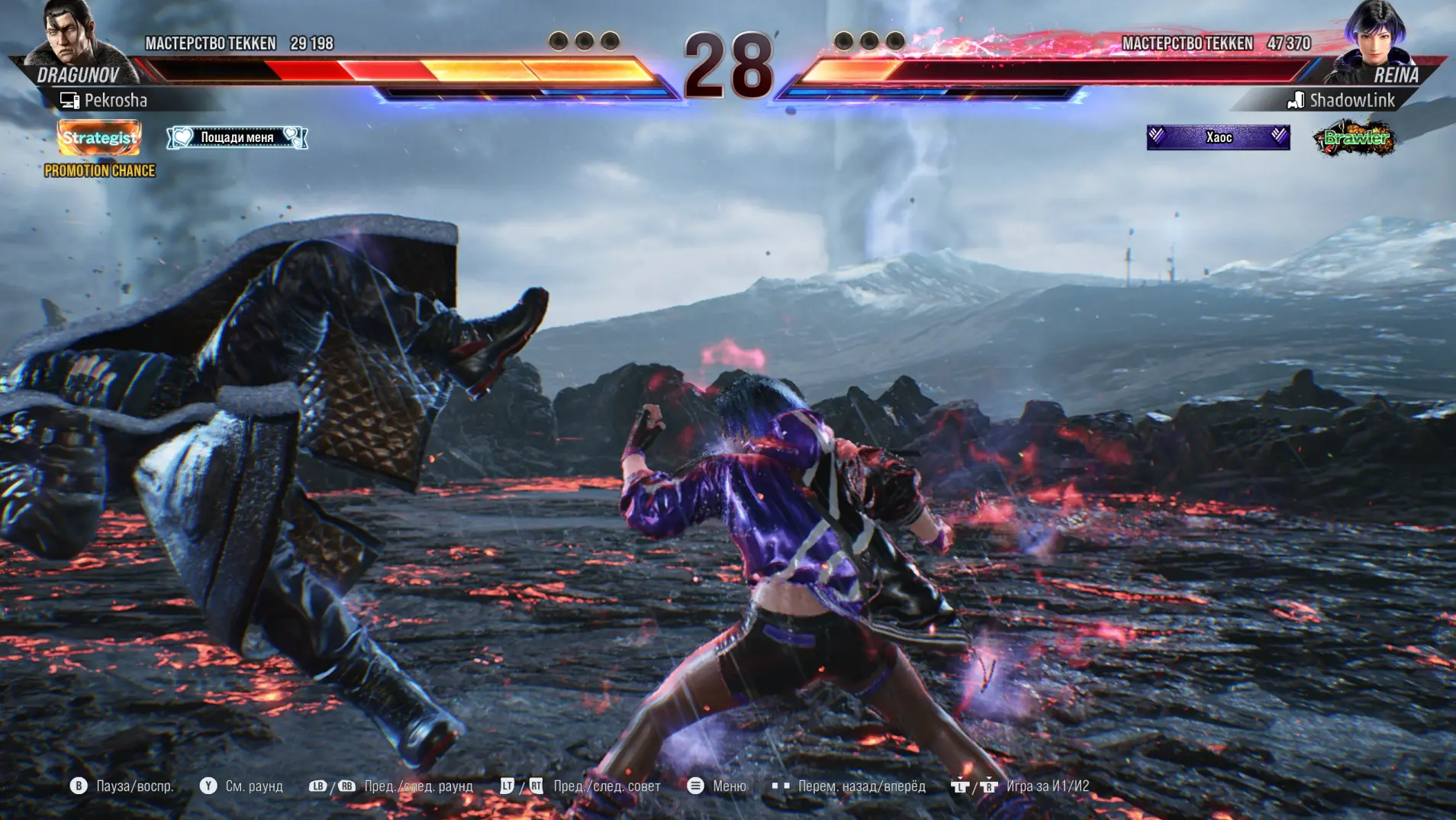Select player name Pekrosha

coord(115,100)
